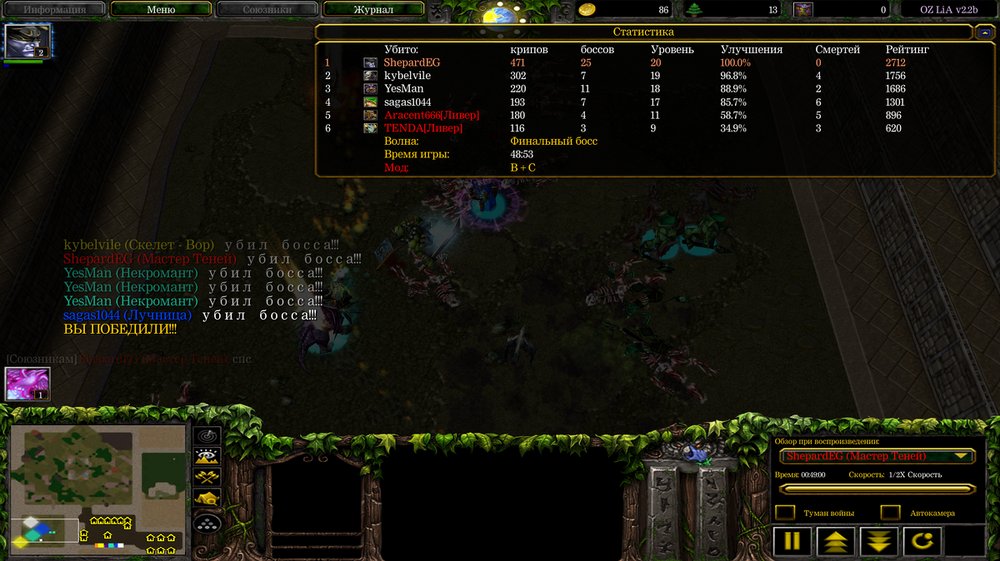Increase the replay speed
This screenshot has width=1000, height=561.
click(x=836, y=541)
